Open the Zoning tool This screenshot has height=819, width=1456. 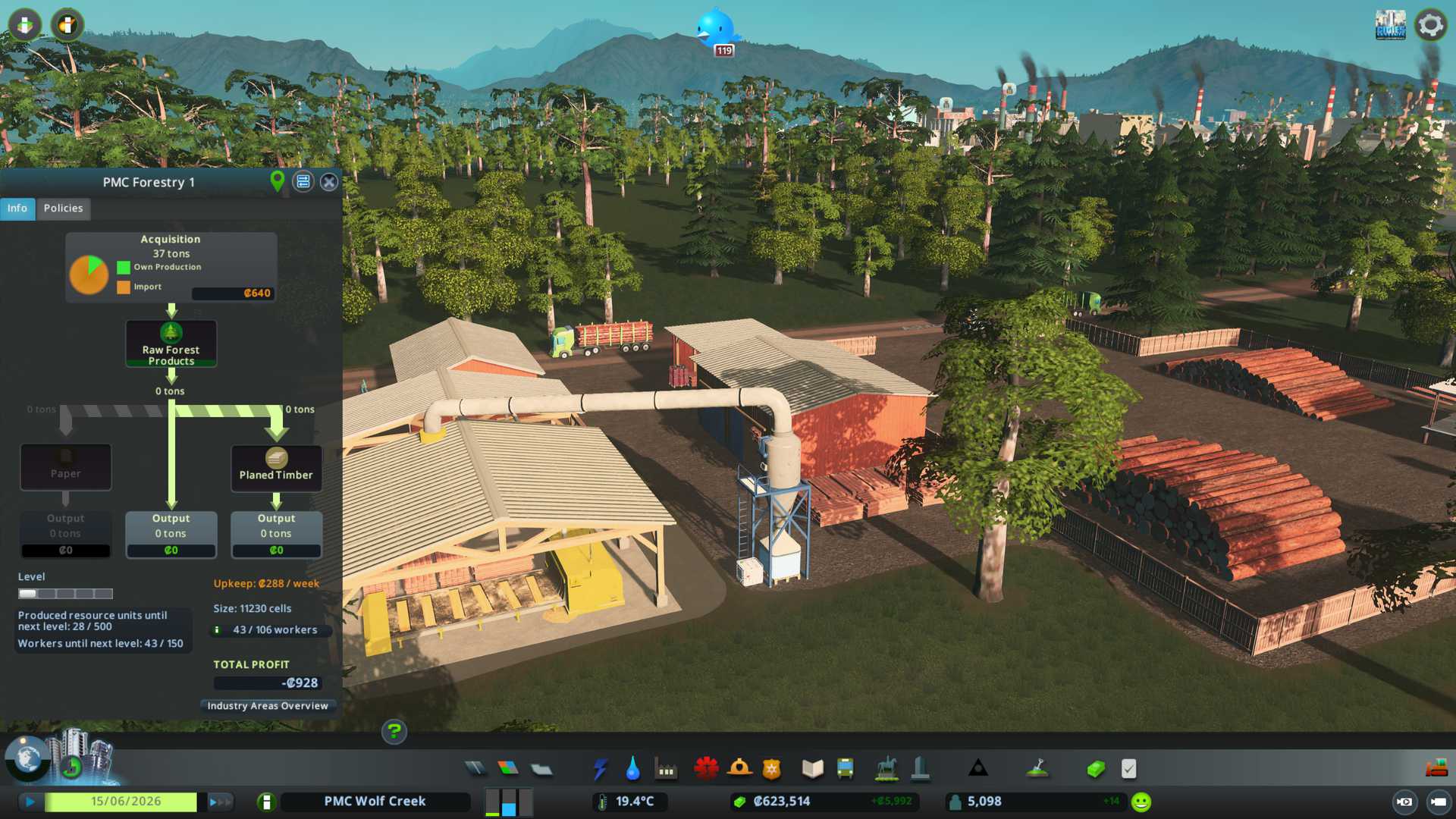(508, 769)
